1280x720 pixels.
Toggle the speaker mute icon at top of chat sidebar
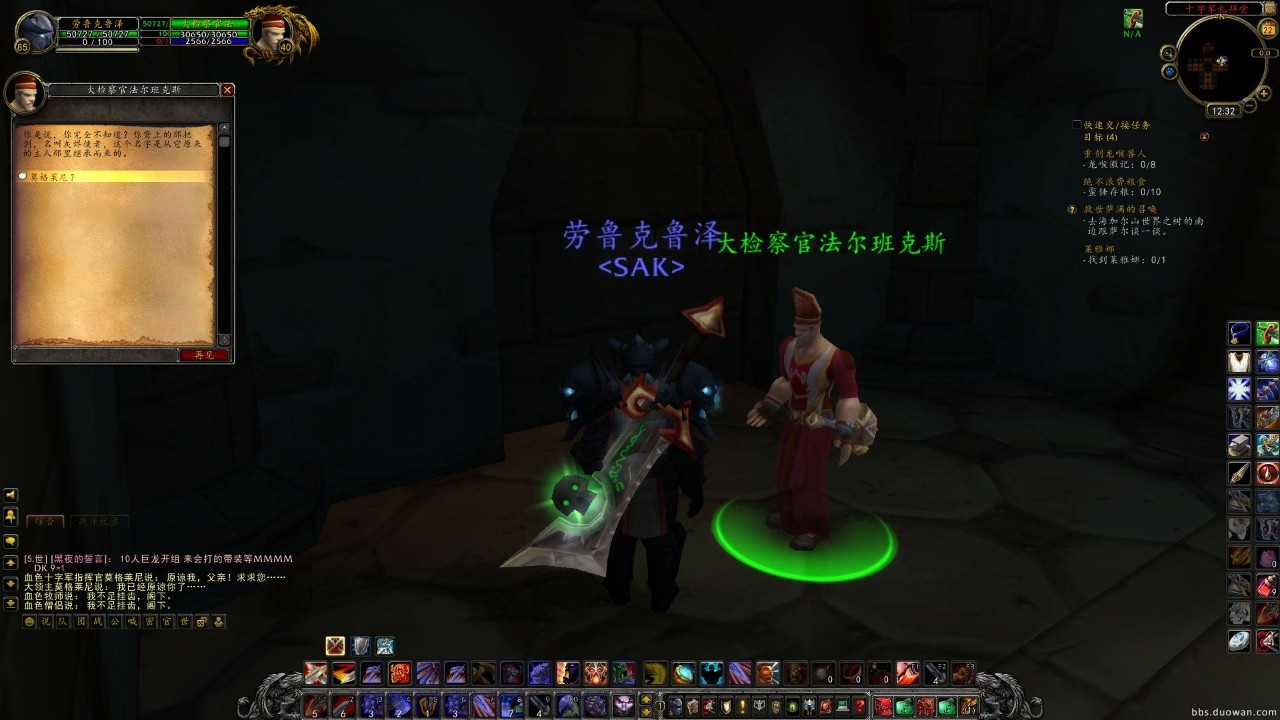(10, 494)
